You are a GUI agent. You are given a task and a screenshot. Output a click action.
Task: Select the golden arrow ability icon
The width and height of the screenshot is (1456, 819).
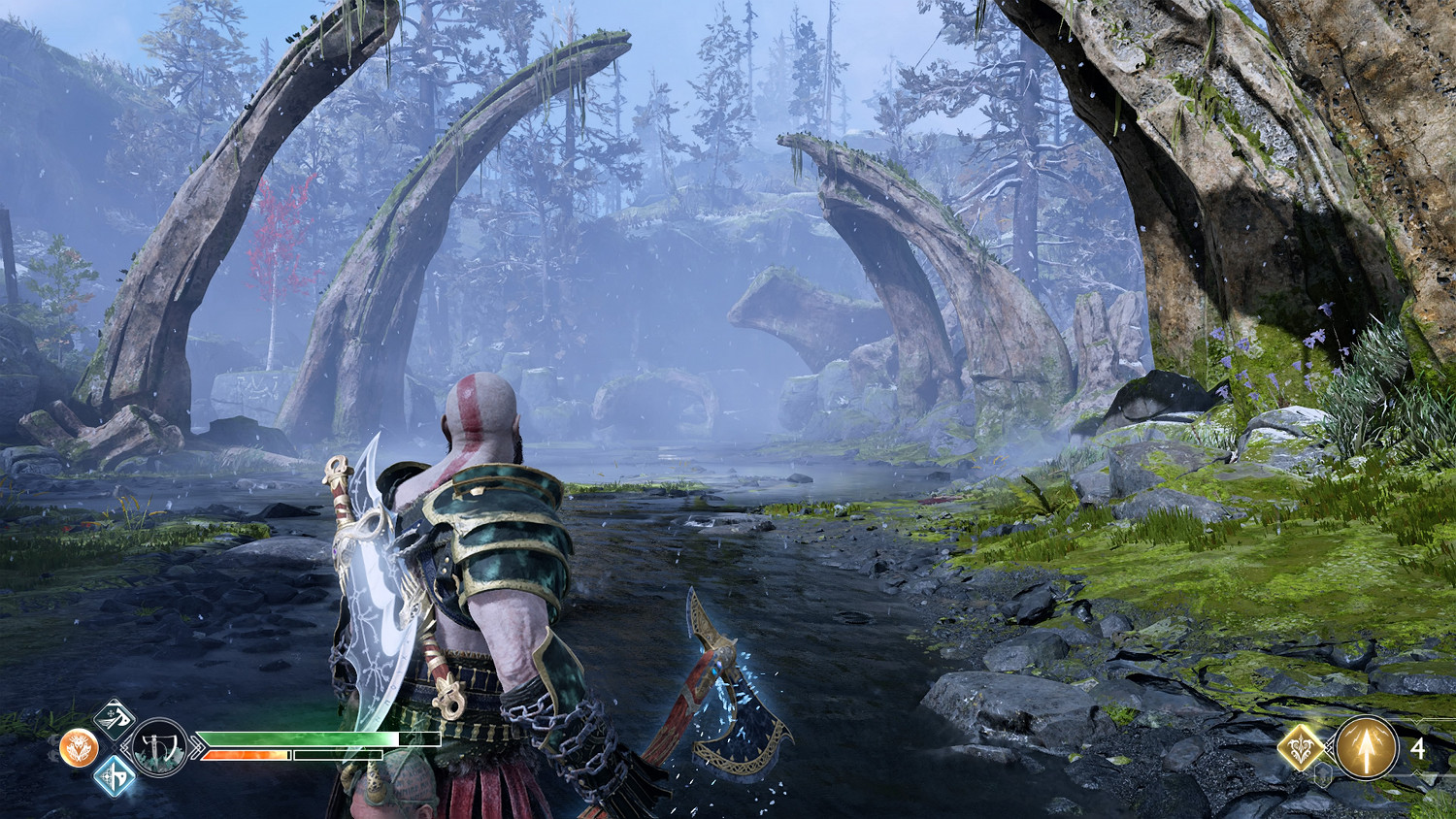coord(1366,747)
